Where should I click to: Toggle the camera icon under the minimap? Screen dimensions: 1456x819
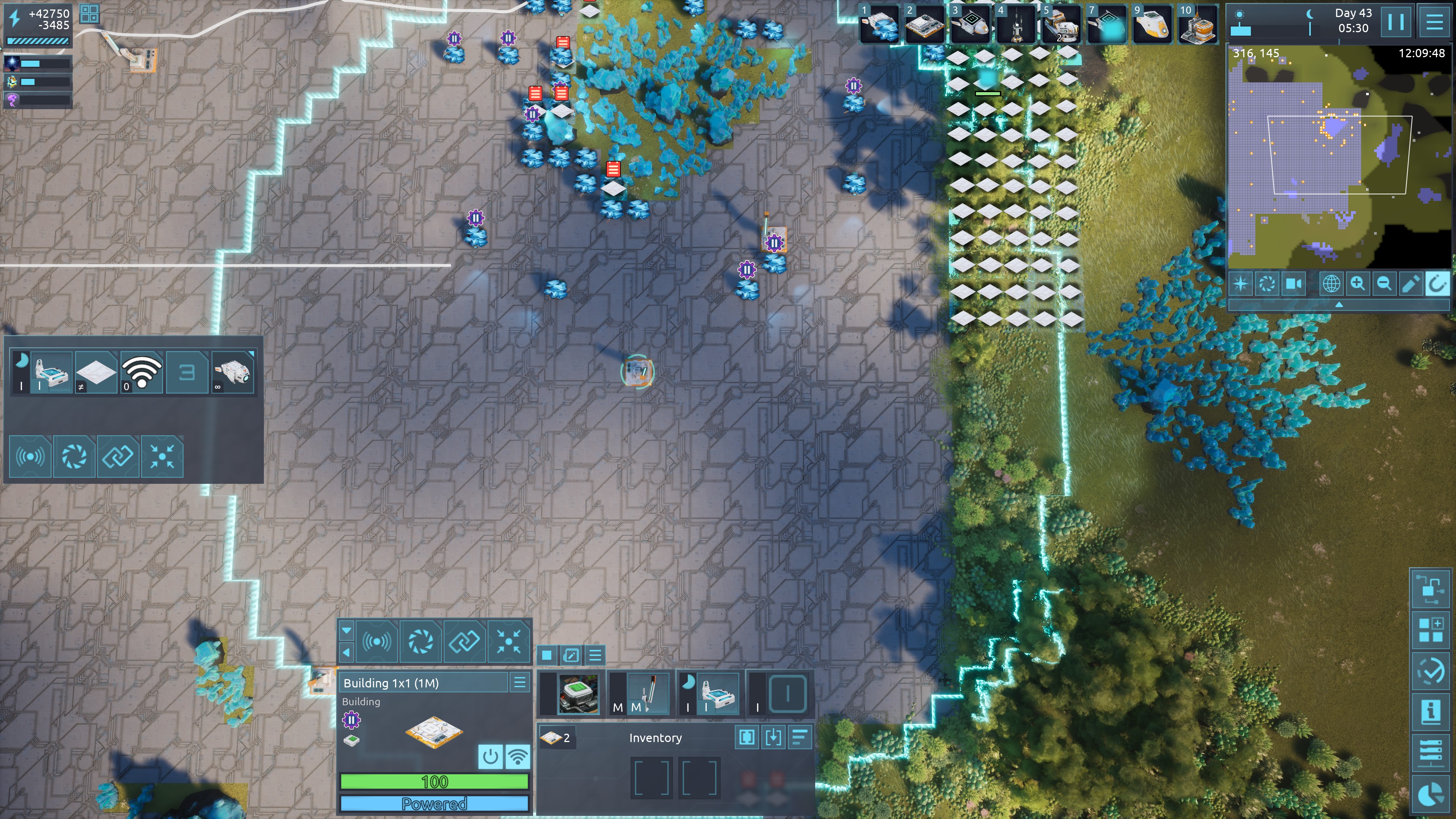(x=1294, y=283)
